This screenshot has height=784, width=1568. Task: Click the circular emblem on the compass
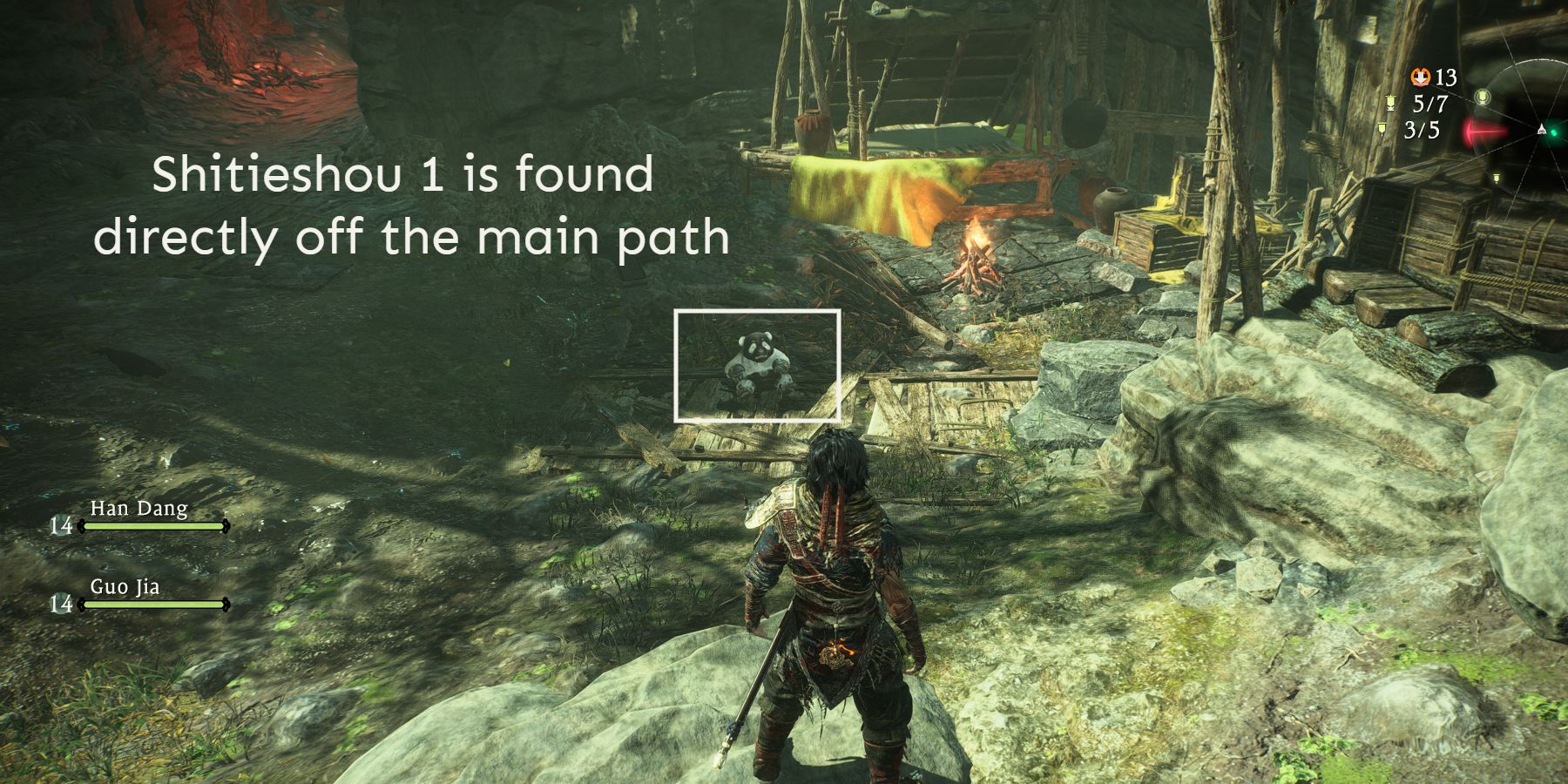(x=1483, y=97)
